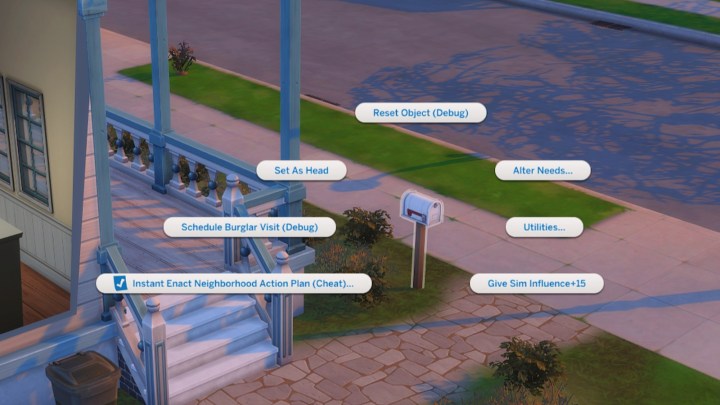This screenshot has width=720, height=405.
Task: Choose Reset Object (Debug) option
Action: click(420, 113)
